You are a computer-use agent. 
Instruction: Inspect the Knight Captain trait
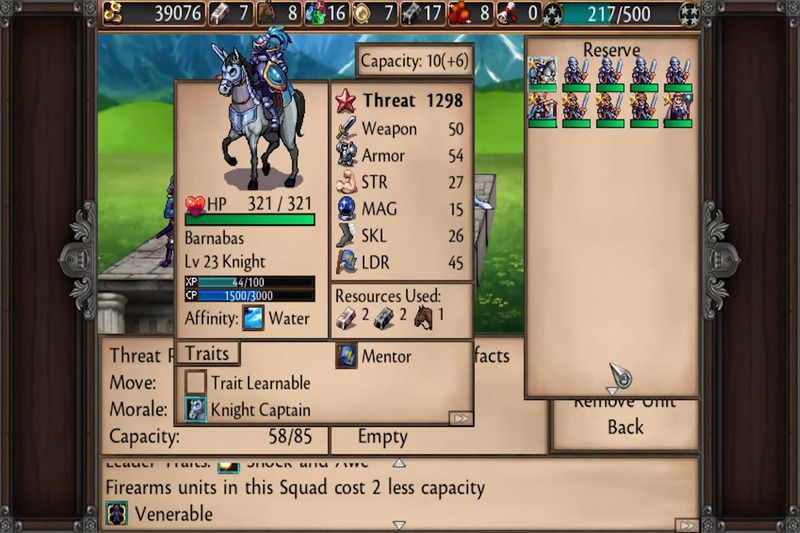196,409
